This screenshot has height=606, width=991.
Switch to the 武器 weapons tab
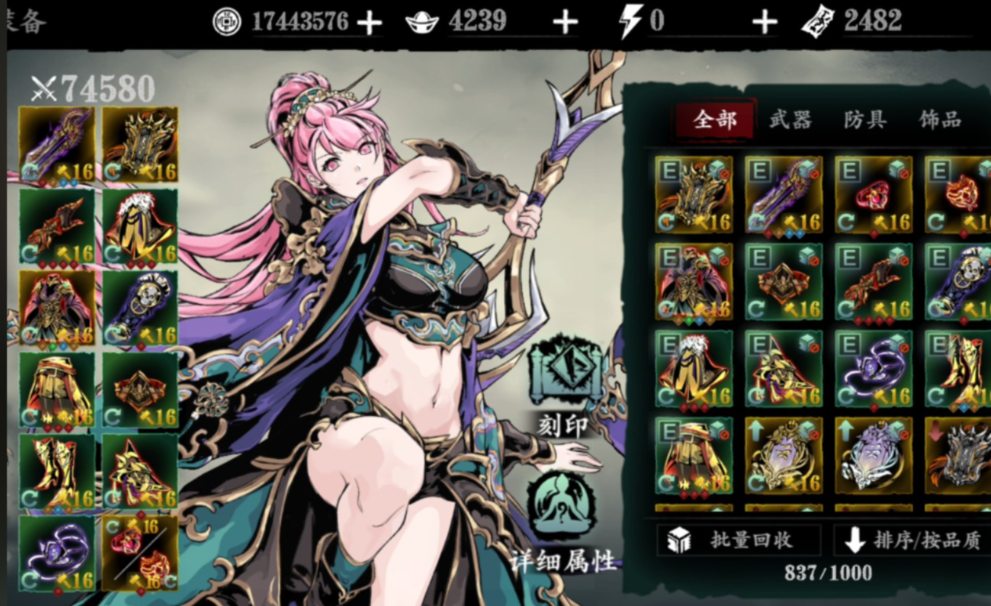[x=790, y=120]
